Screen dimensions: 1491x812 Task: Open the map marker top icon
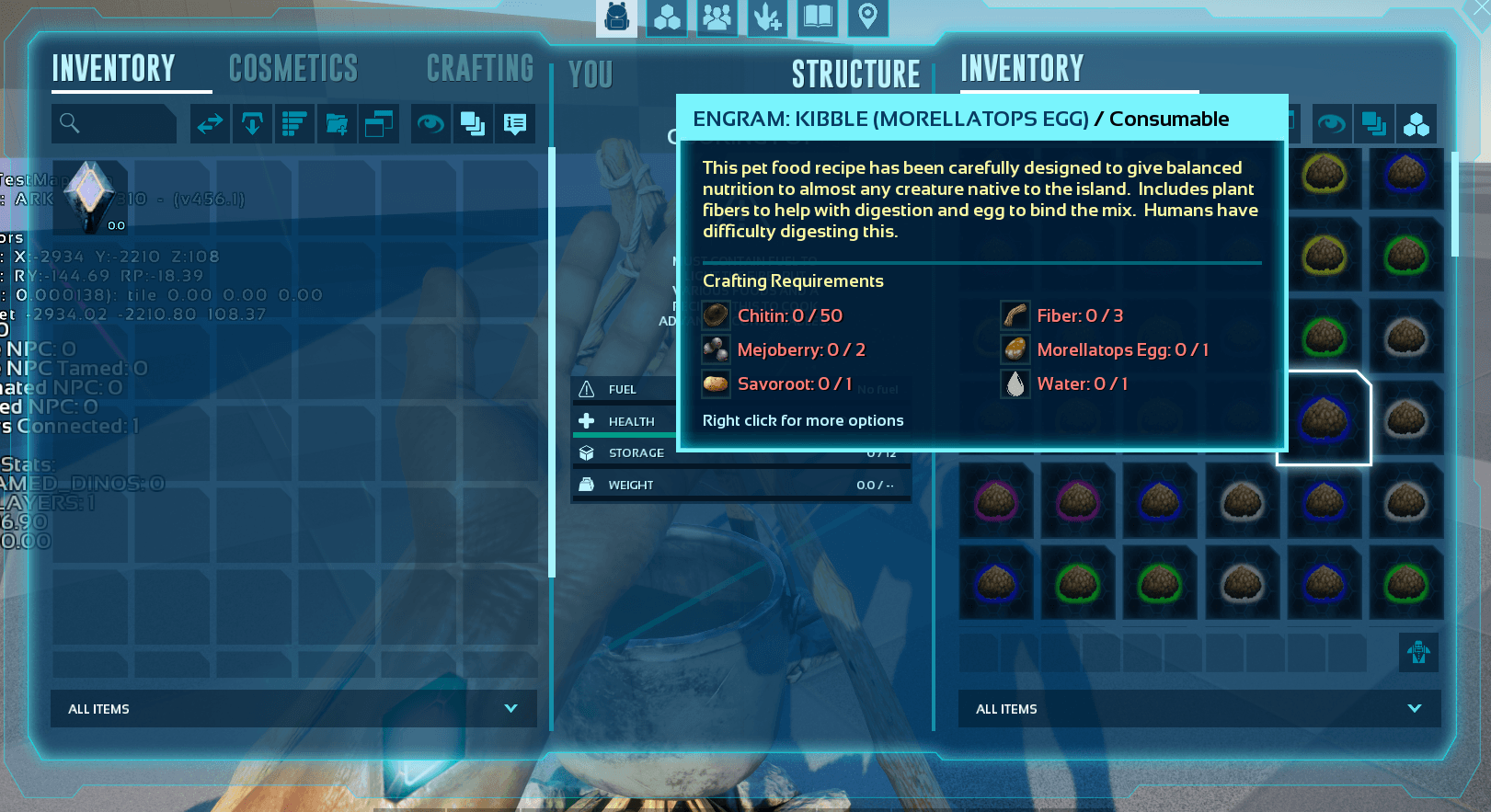pyautogui.click(x=867, y=17)
